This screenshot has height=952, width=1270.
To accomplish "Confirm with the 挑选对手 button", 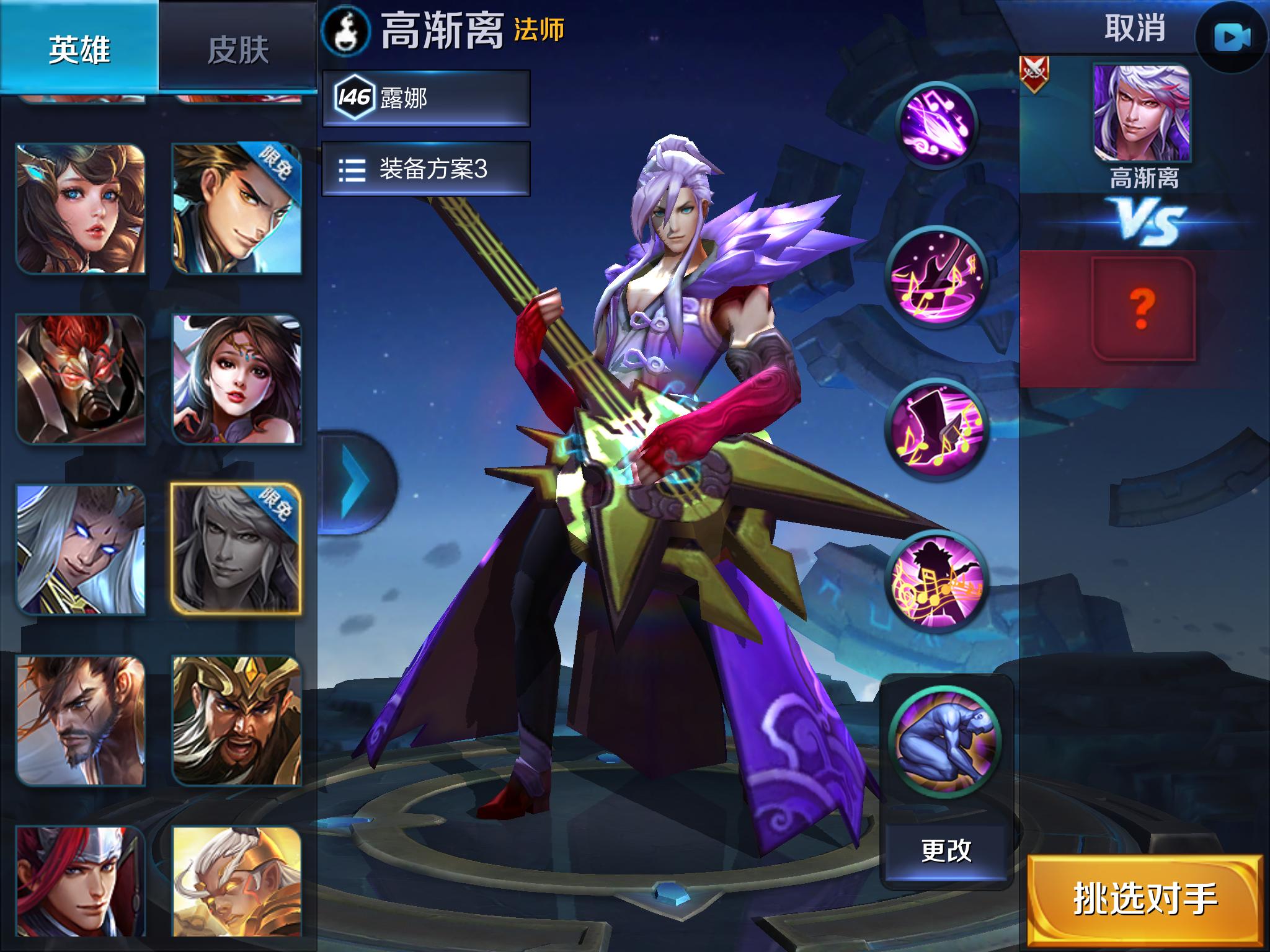I will tap(1145, 899).
